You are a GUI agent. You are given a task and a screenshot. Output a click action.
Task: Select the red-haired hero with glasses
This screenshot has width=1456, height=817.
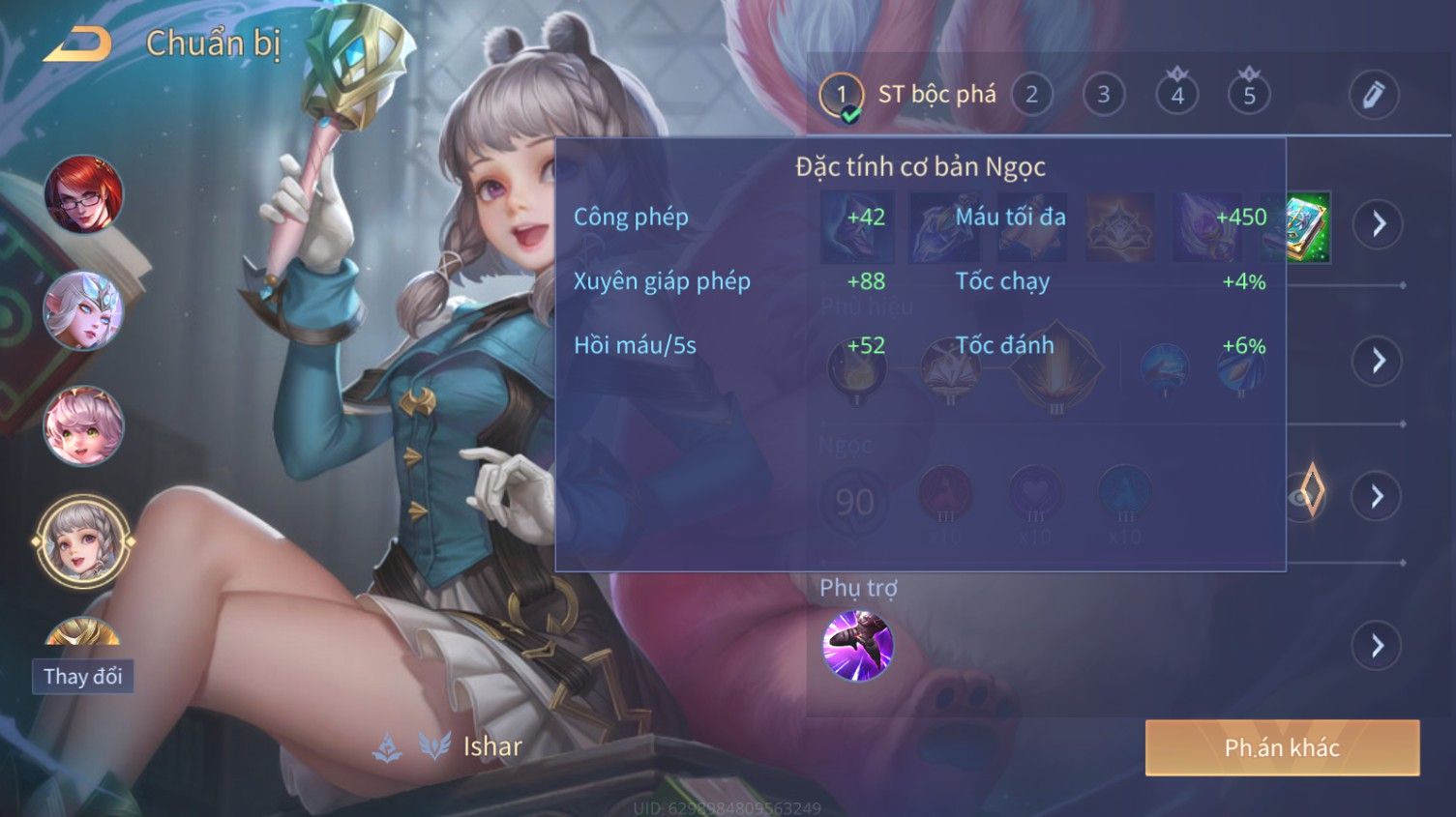[x=84, y=194]
